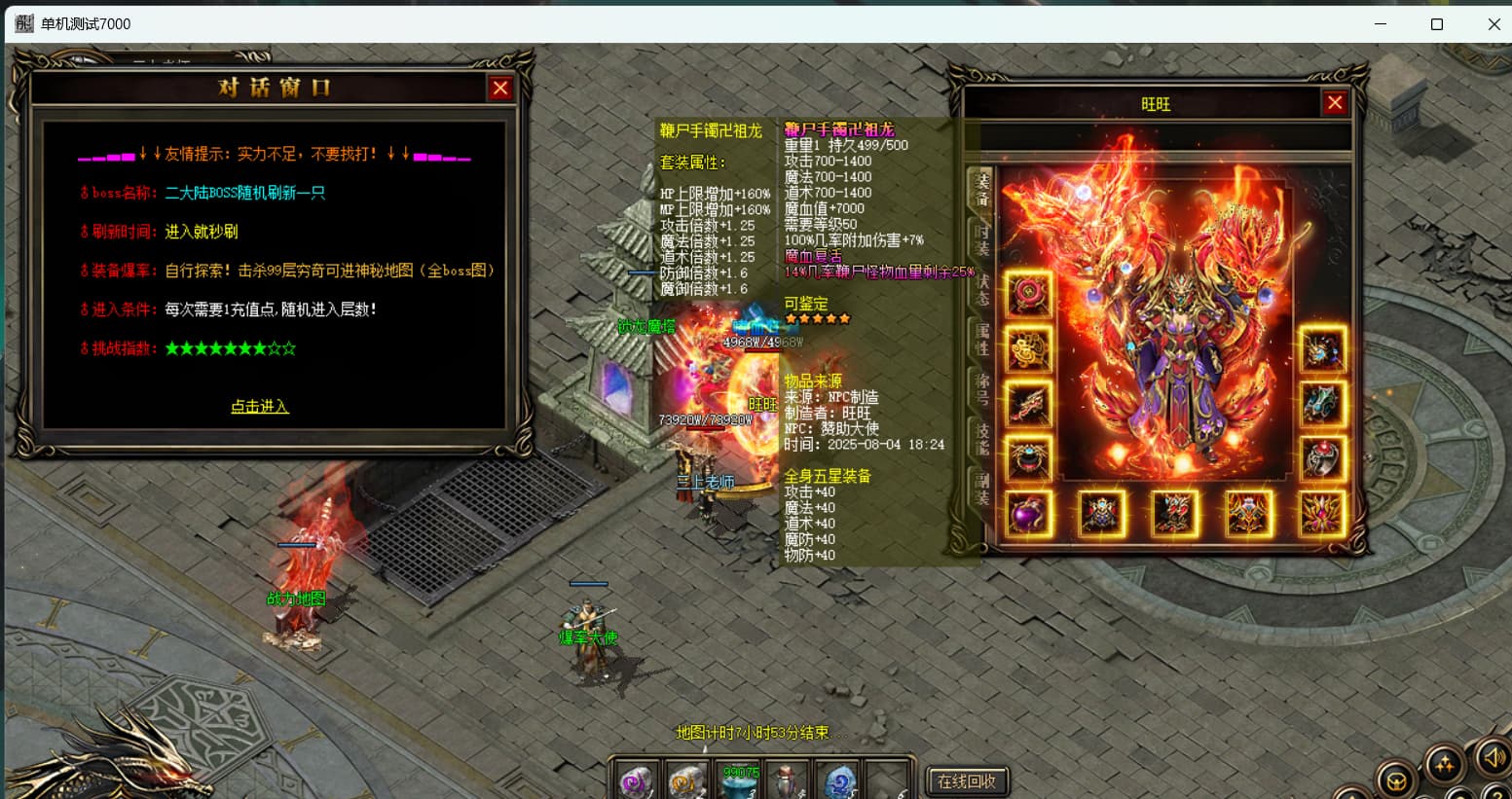Select the purple orb equipment slot
This screenshot has width=1512, height=799.
pos(1028,513)
